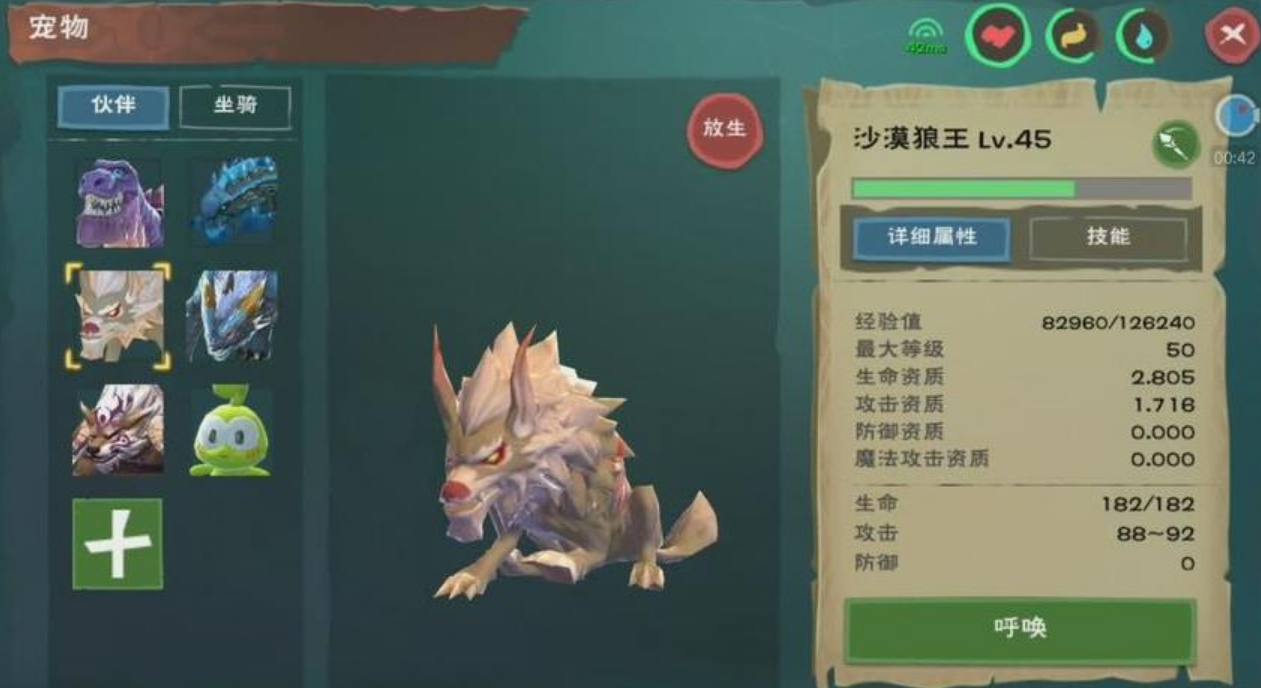Click the screen recording timer button
The image size is (1261, 688).
tap(1236, 116)
